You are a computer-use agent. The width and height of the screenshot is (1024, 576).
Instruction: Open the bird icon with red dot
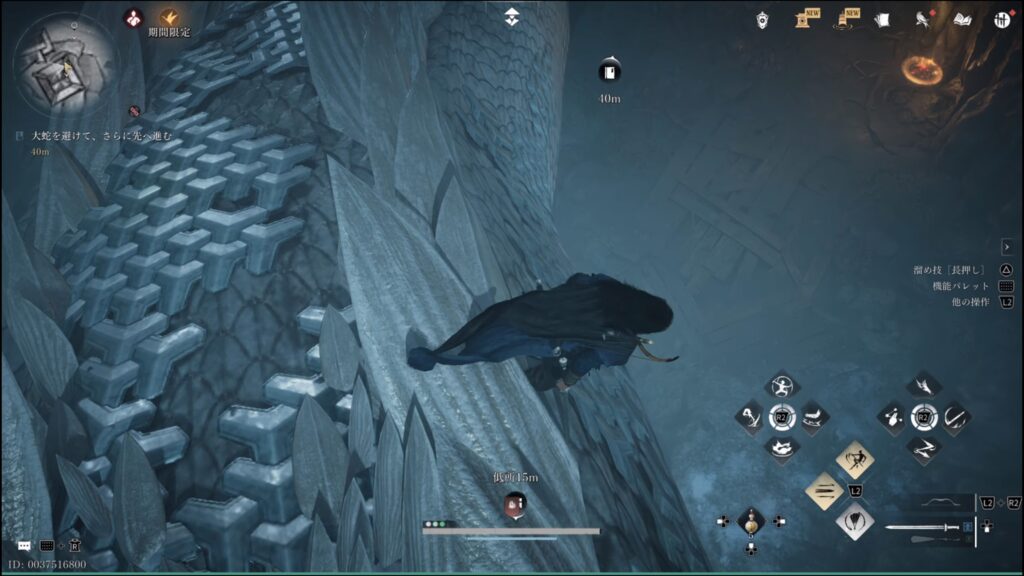click(923, 19)
